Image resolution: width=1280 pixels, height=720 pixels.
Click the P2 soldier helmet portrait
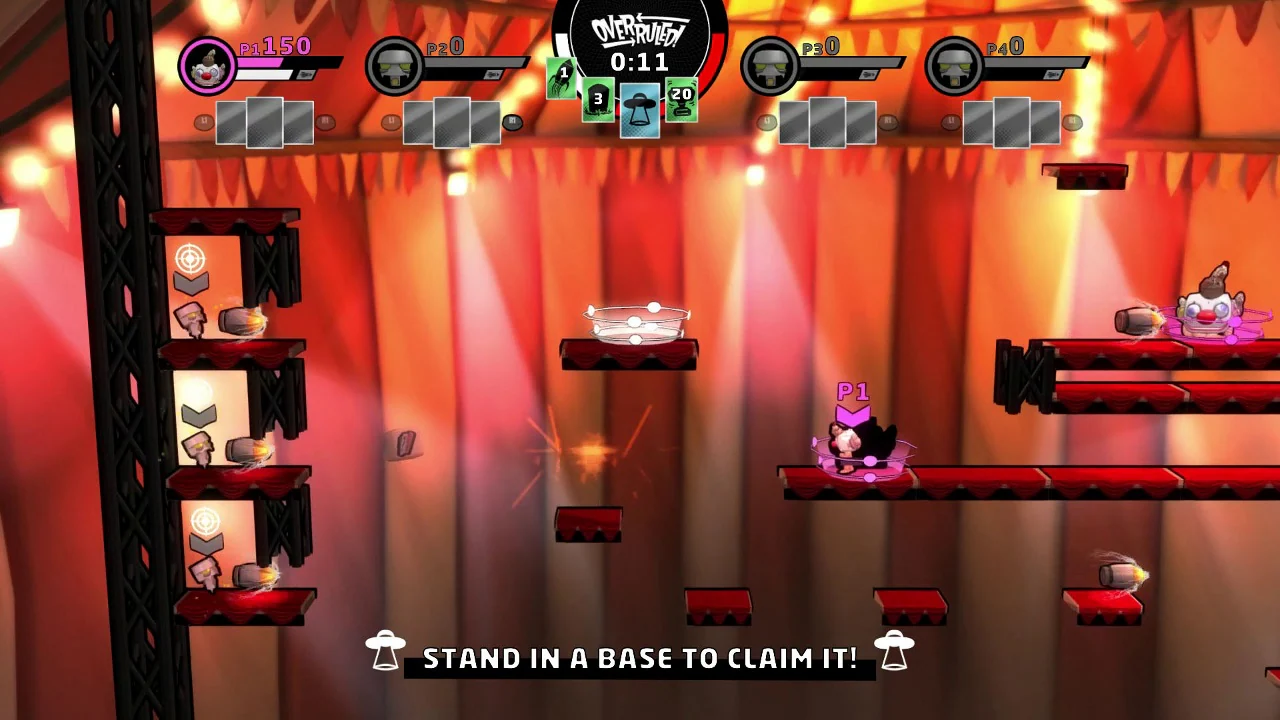(394, 64)
